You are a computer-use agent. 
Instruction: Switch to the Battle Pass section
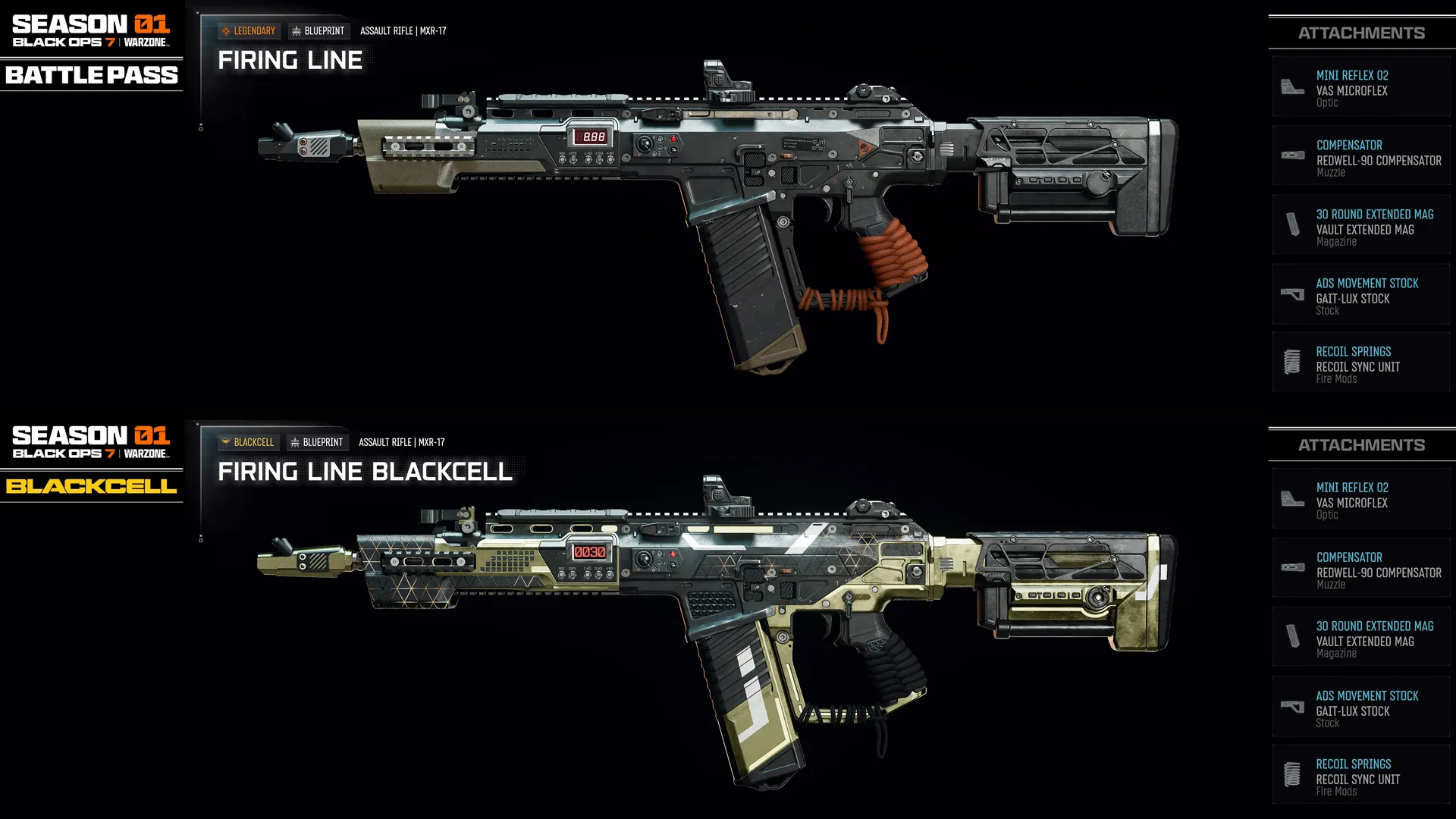click(x=91, y=75)
